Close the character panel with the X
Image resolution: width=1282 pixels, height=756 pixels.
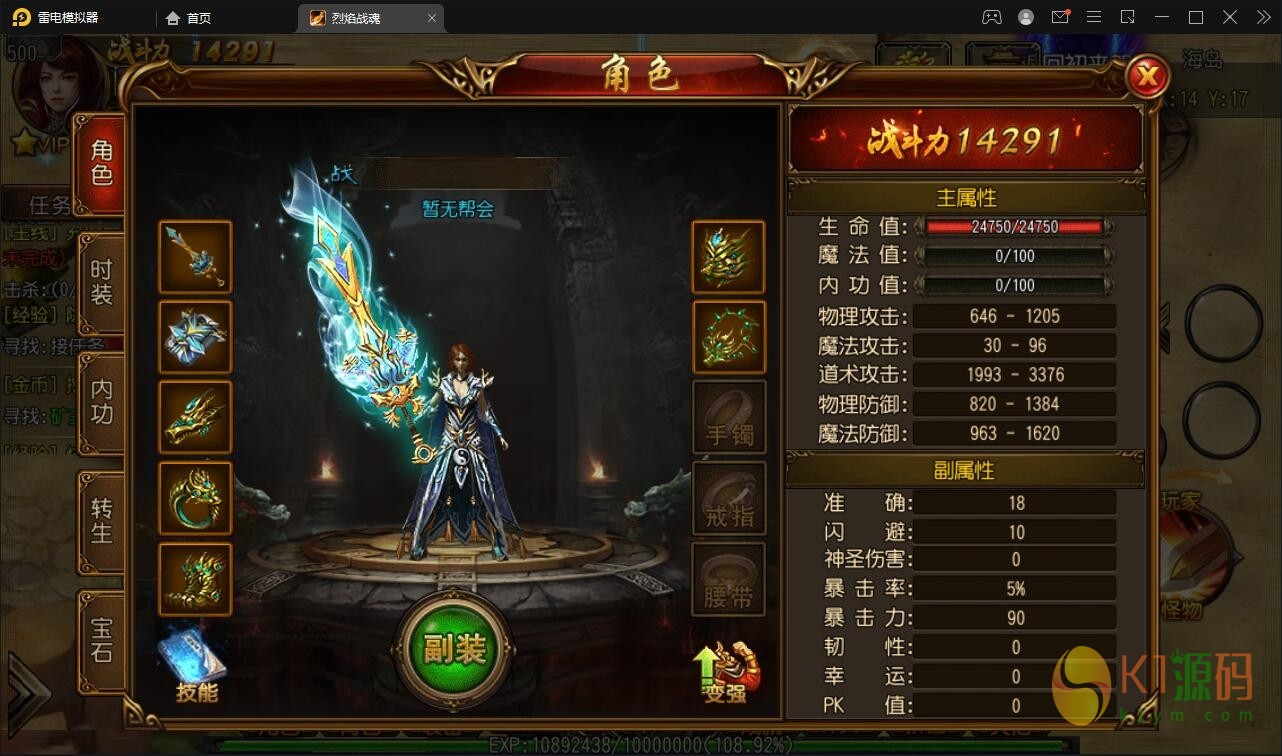tap(1148, 75)
